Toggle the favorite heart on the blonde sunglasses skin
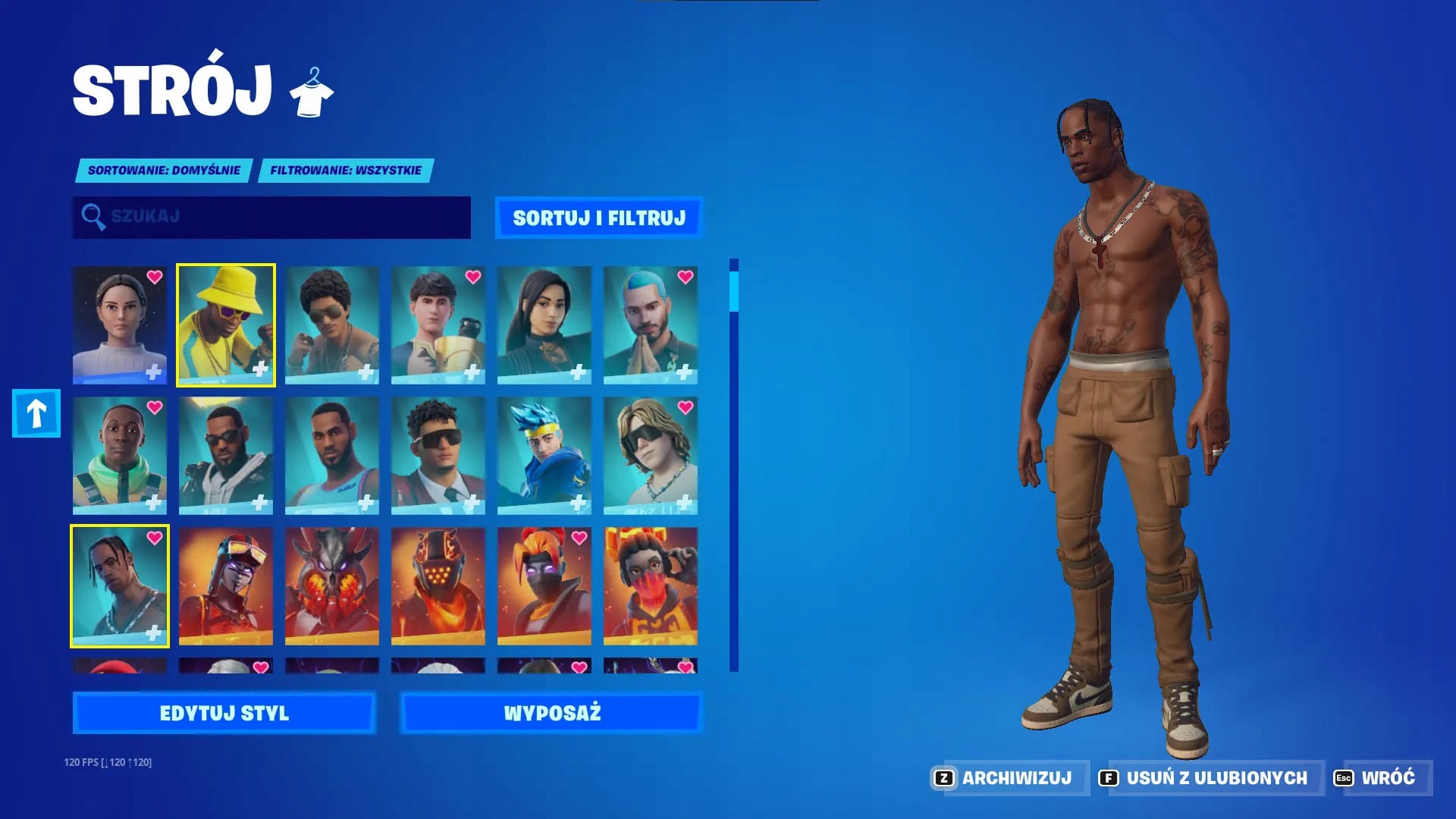The height and width of the screenshot is (819, 1456). (x=686, y=406)
